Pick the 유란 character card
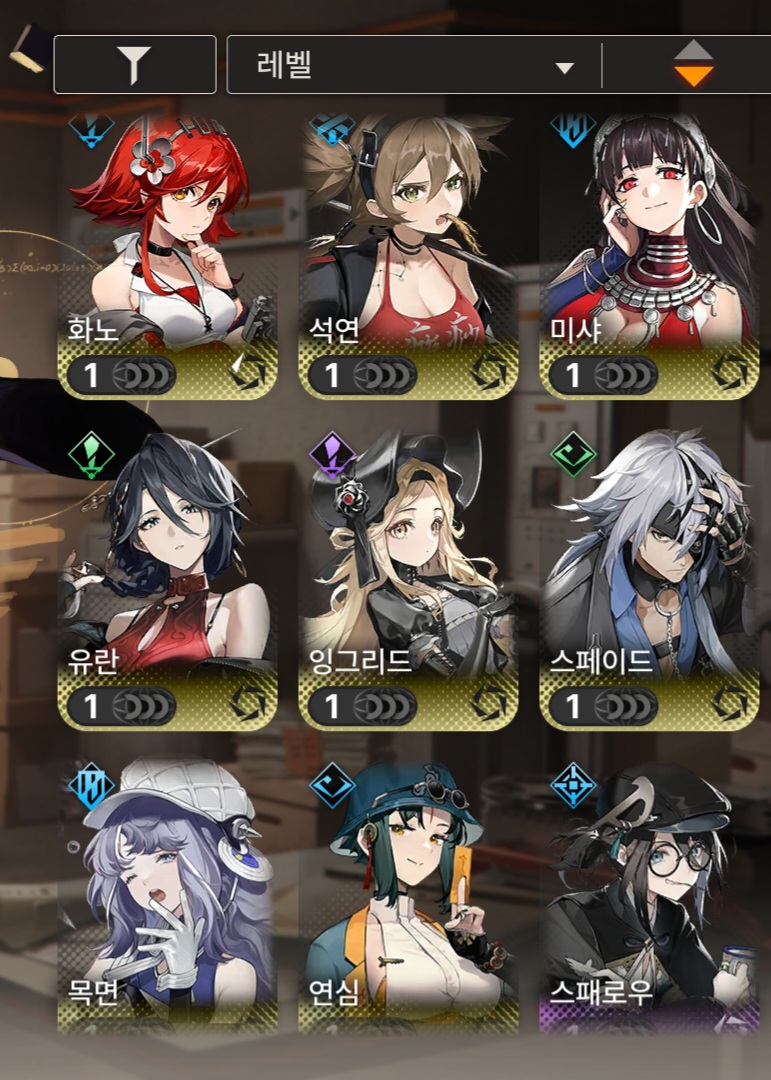771x1080 pixels. point(168,578)
